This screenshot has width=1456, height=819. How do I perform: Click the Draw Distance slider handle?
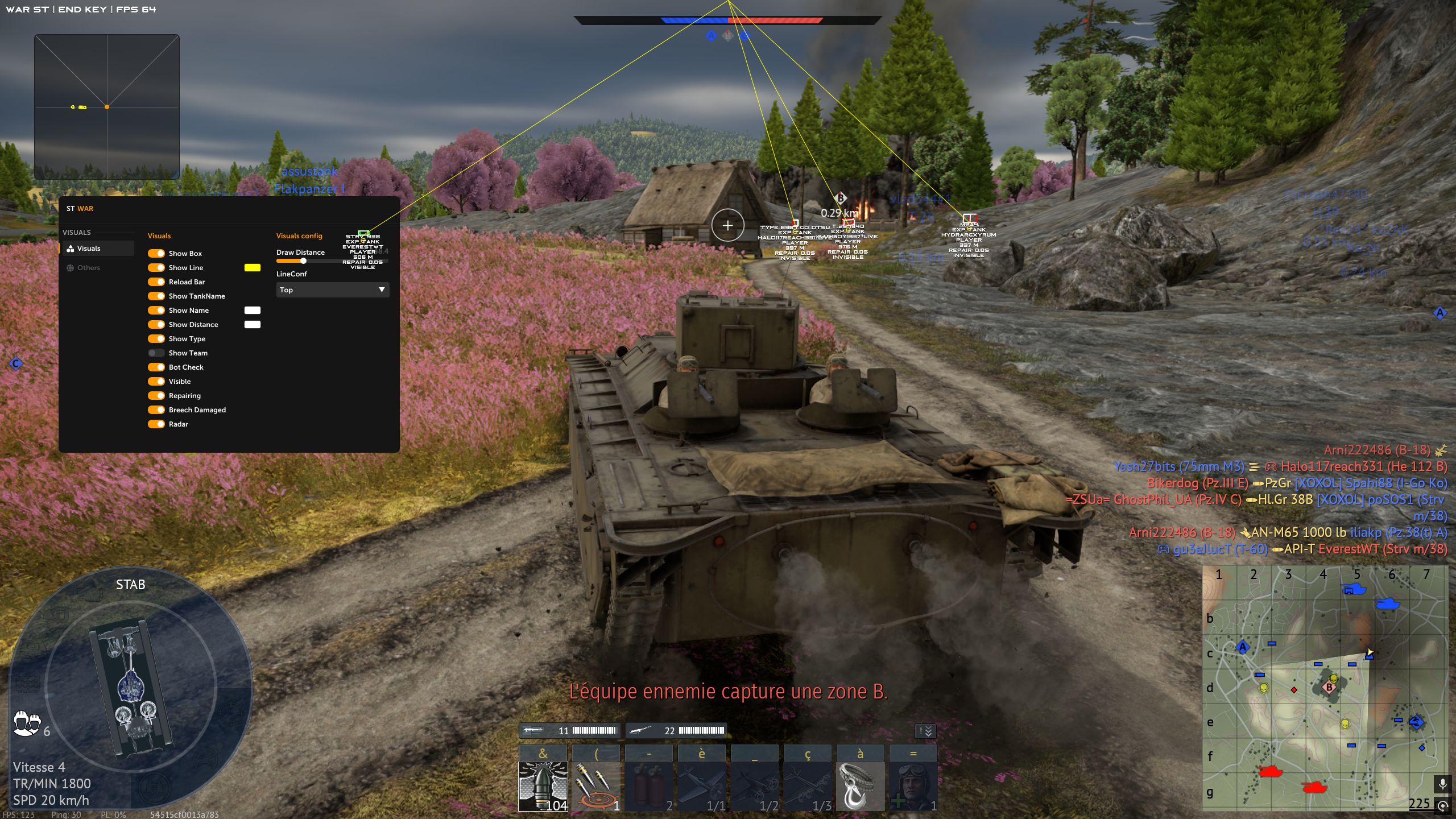304,261
